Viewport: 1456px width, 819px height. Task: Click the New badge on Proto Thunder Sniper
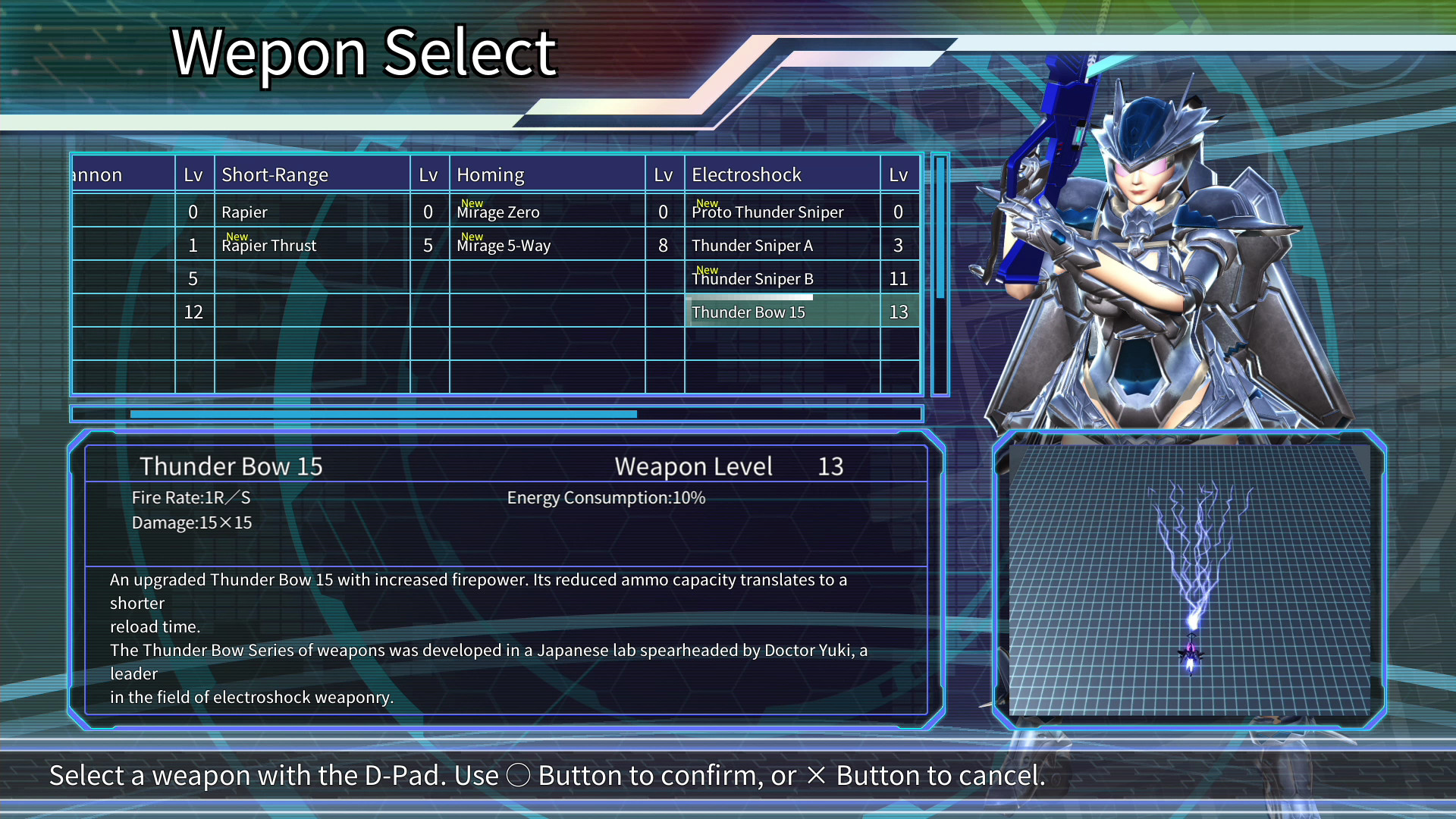[x=706, y=203]
